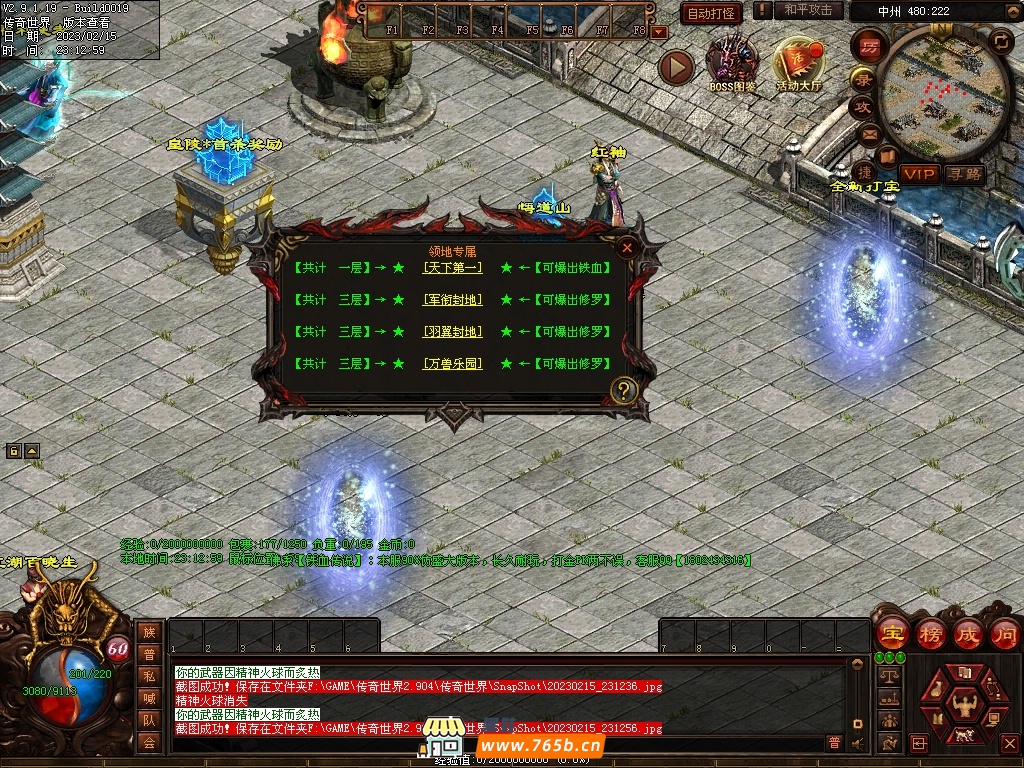Open the VIP panel
This screenshot has width=1024, height=768.
[919, 174]
